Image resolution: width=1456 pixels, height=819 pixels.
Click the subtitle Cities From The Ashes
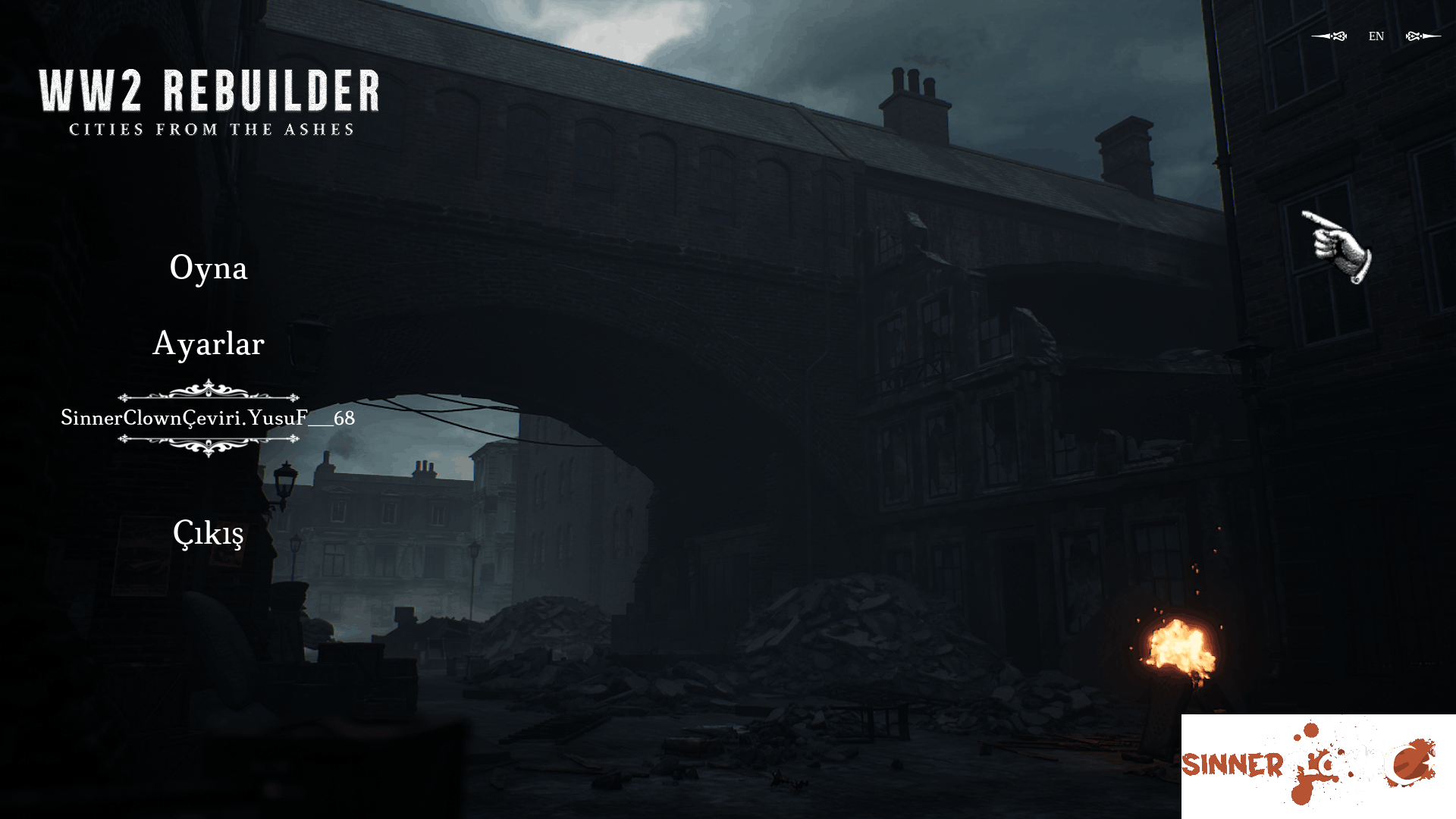click(210, 130)
